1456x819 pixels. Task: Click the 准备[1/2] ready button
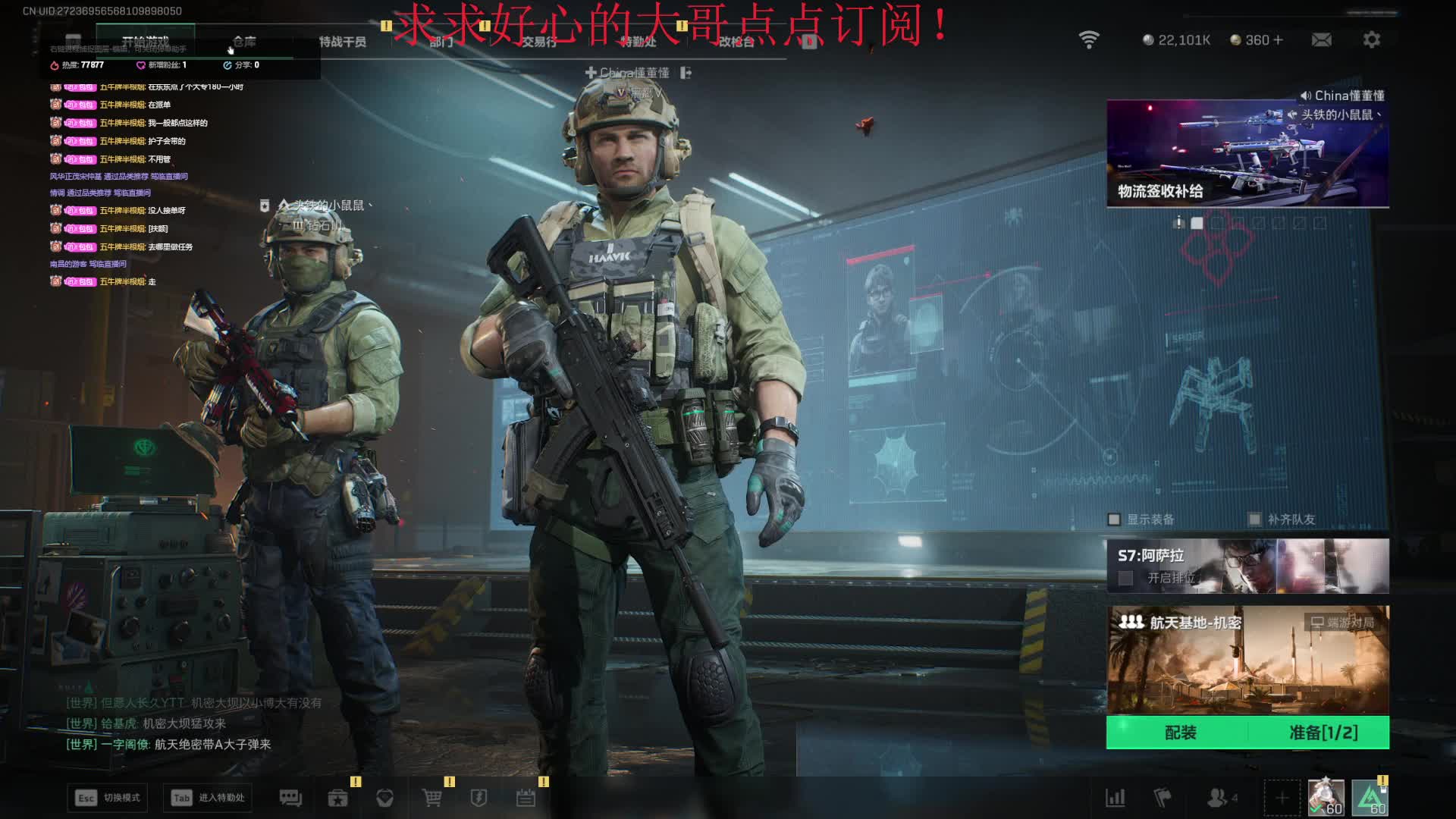1323,733
